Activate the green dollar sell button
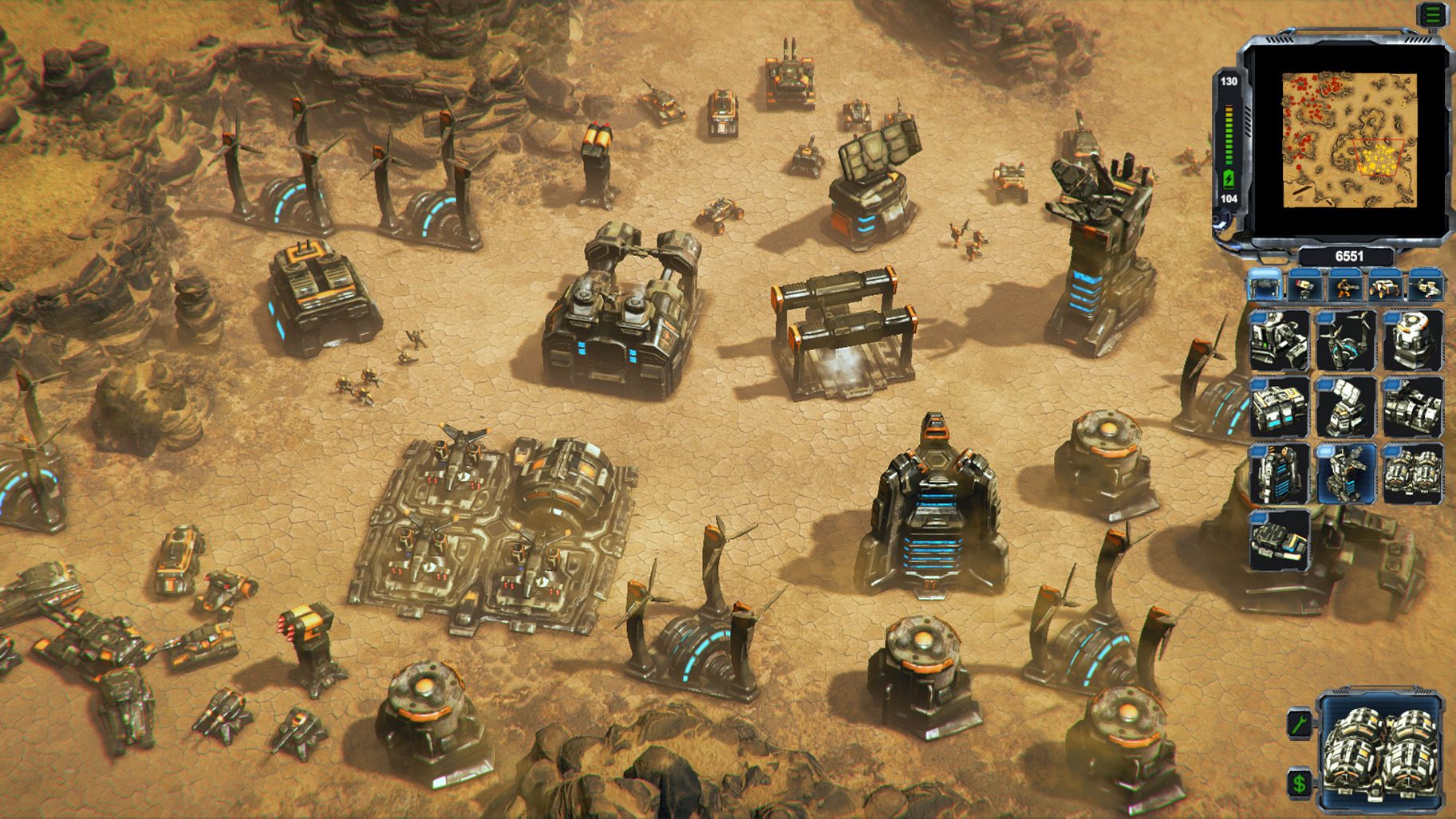Screen dimensions: 1456x819 pyautogui.click(x=1300, y=783)
